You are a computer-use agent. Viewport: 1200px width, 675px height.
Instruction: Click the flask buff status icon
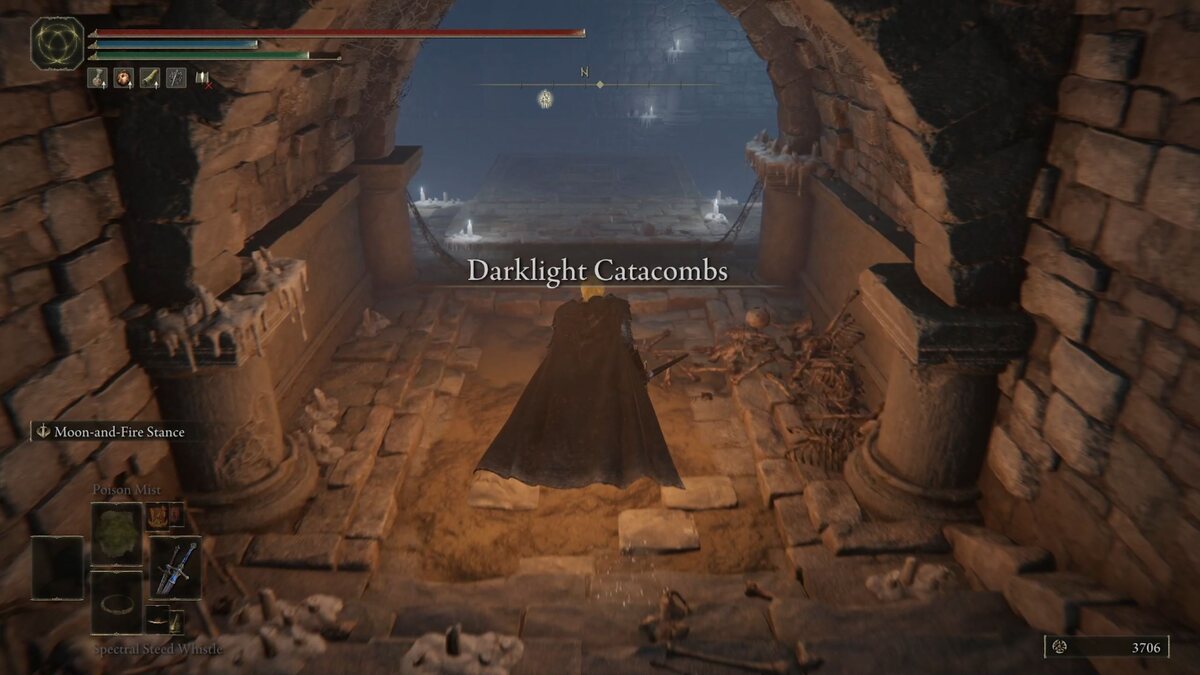[x=97, y=77]
